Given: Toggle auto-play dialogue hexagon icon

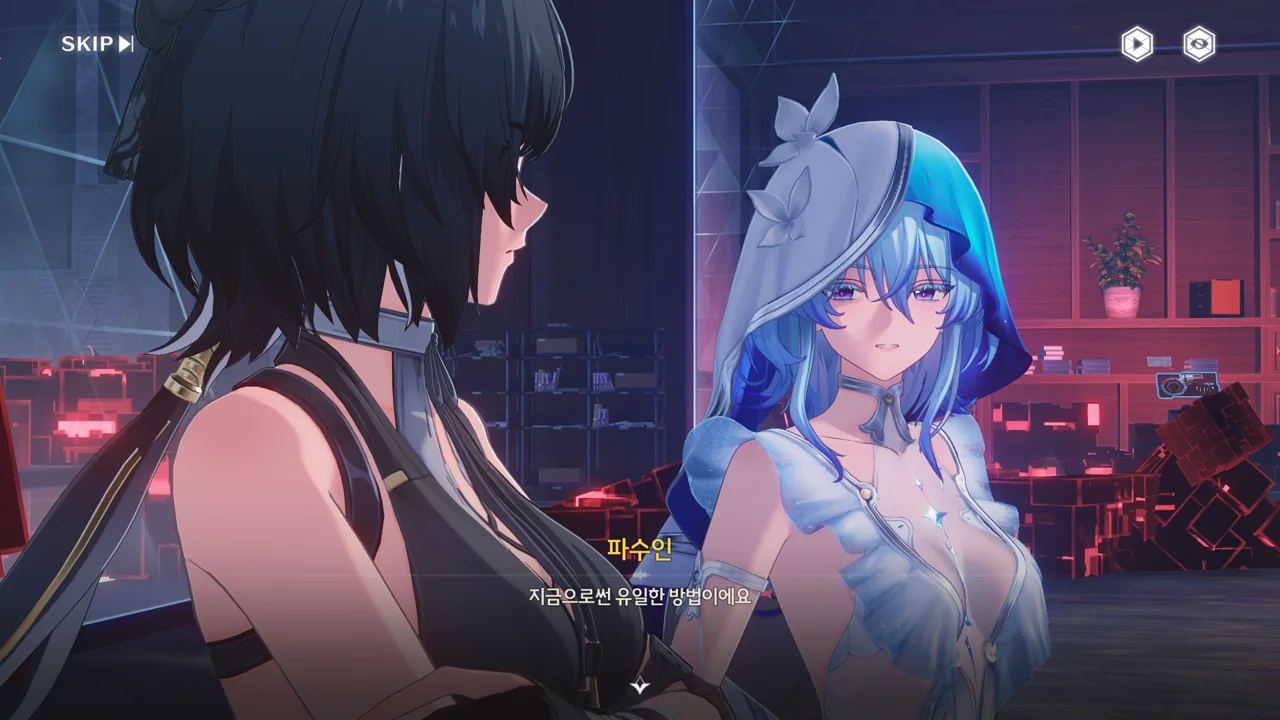Looking at the screenshot, I should (1136, 44).
